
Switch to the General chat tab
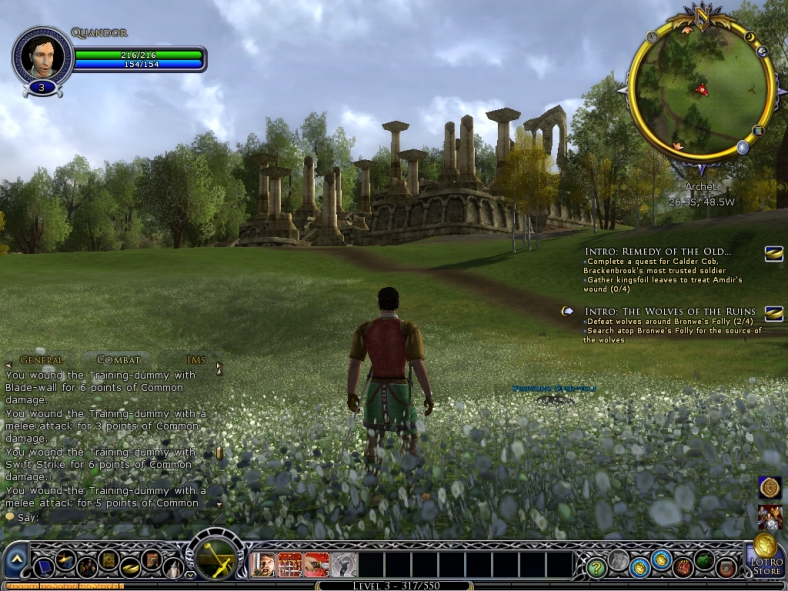click(x=41, y=359)
